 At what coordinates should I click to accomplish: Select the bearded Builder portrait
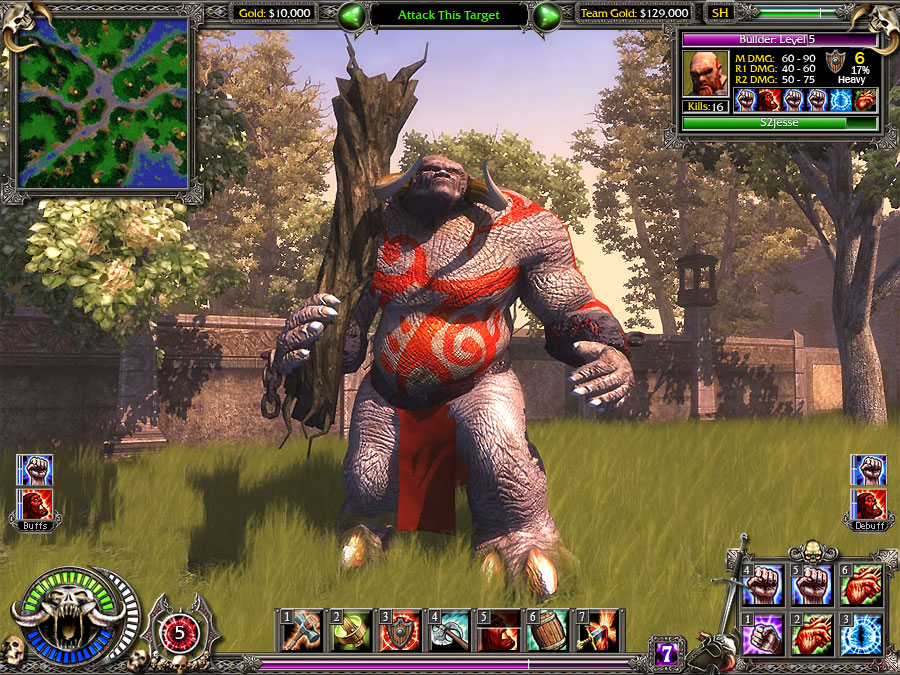click(x=706, y=73)
